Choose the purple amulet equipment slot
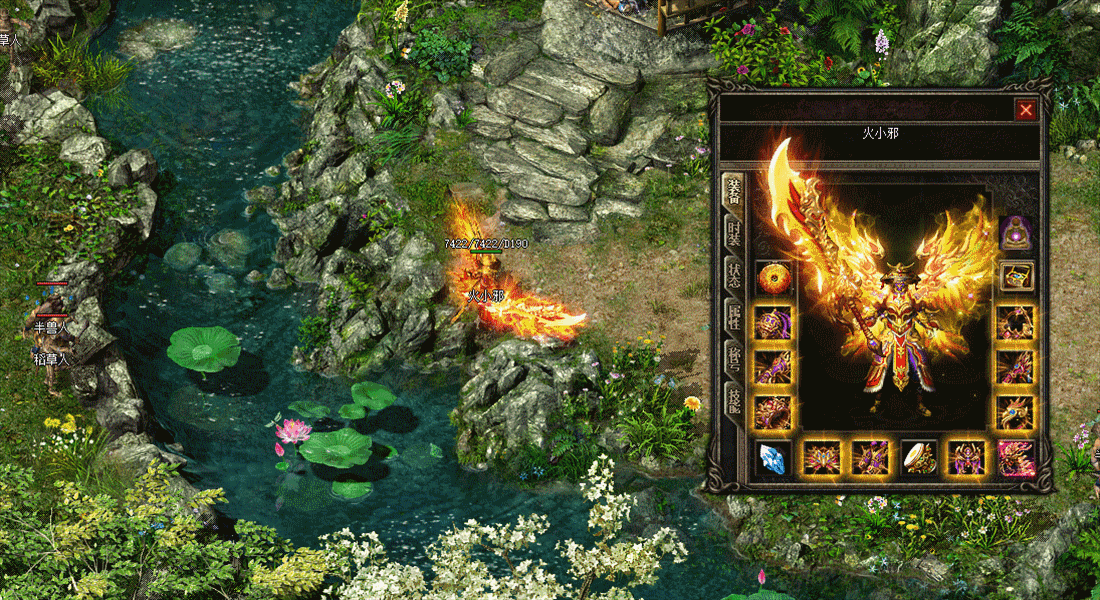 (x=1016, y=233)
